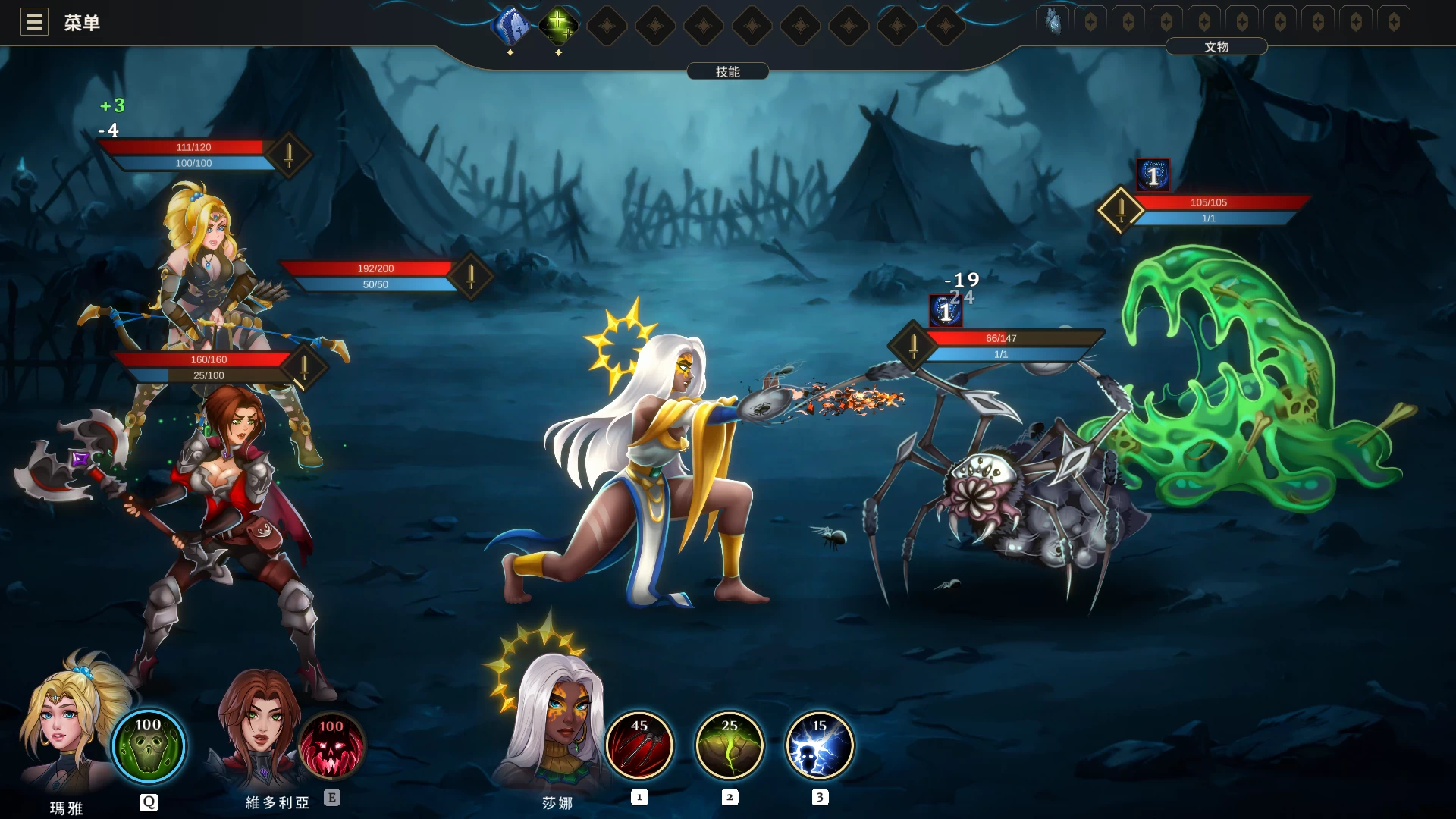Activate 維多利亞's red demon ultimate
This screenshot has width=1456, height=819.
(x=331, y=747)
